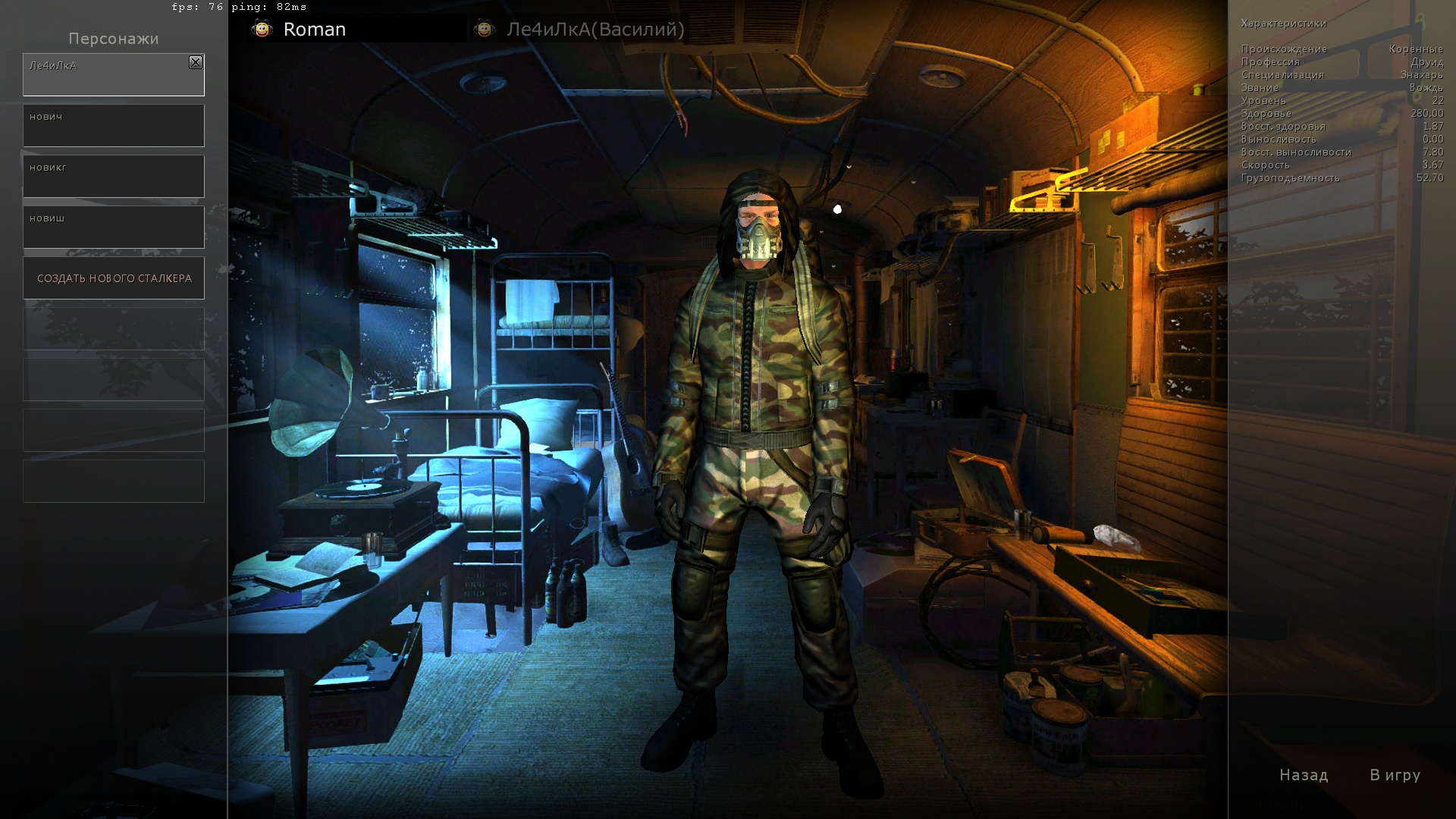The width and height of the screenshot is (1456, 819).
Task: Select the Ле4иЛкА character slot
Action: tap(106, 76)
